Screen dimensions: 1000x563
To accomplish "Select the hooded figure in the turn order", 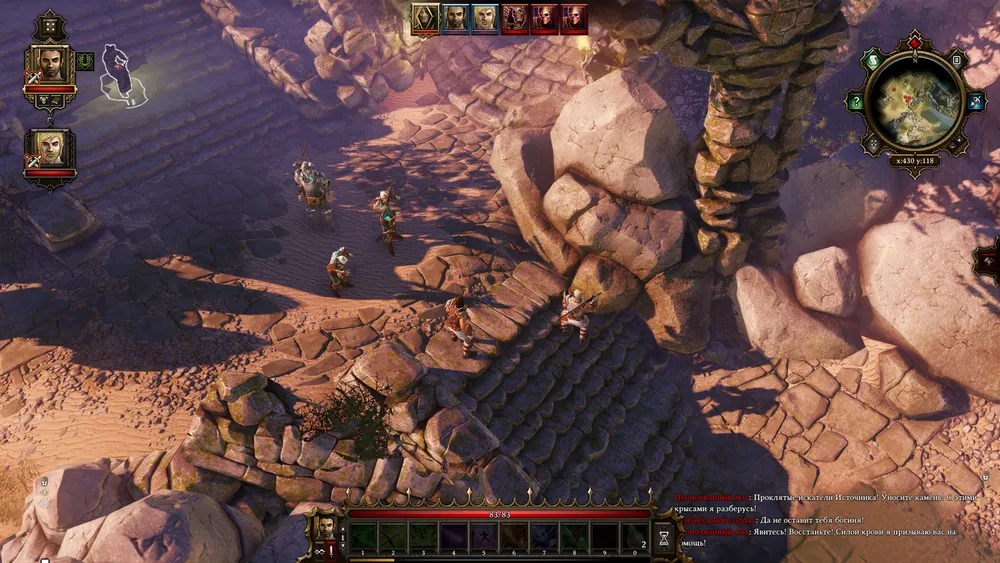I will (426, 17).
